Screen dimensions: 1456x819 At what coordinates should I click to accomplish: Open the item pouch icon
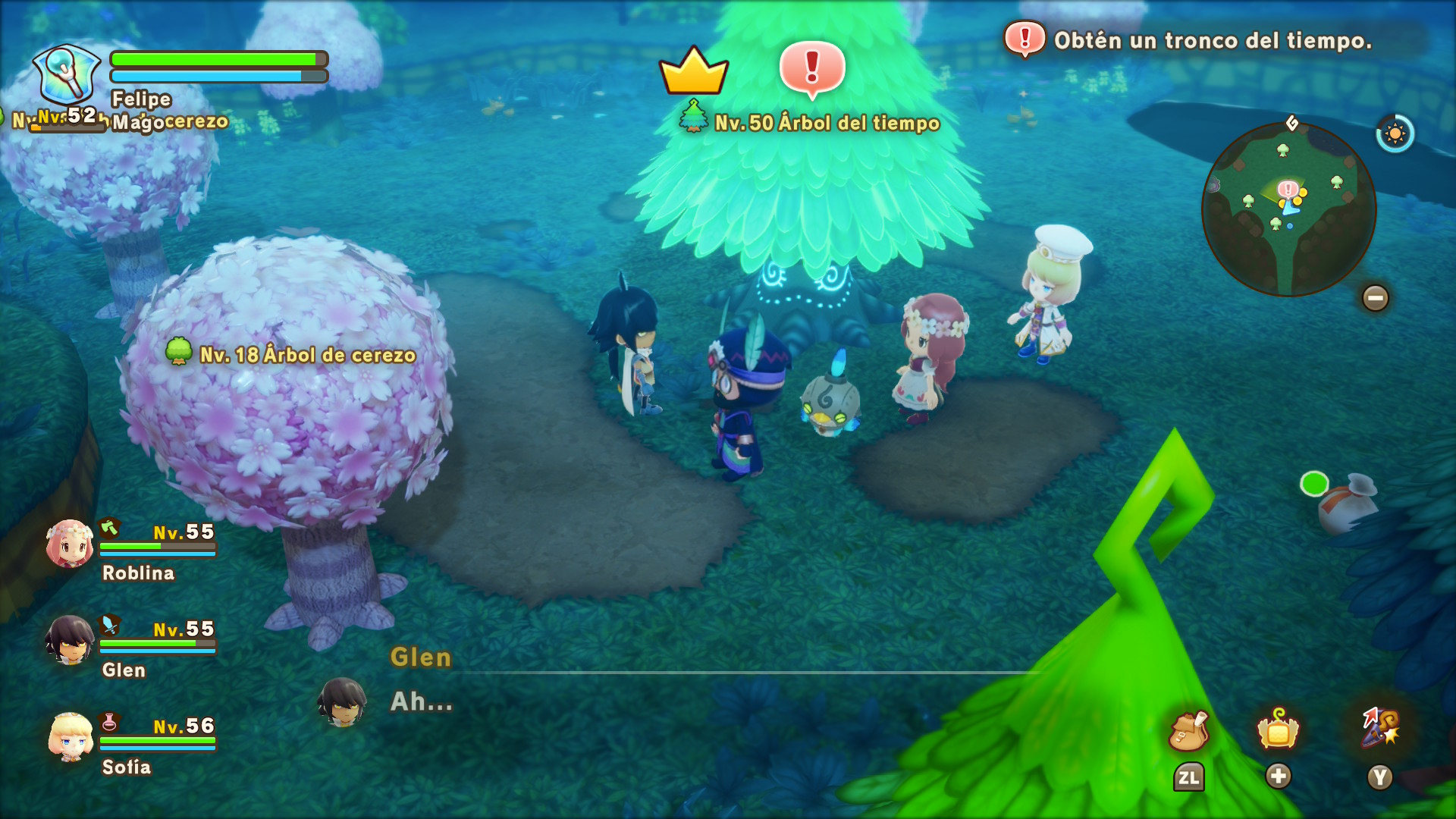point(1188,732)
